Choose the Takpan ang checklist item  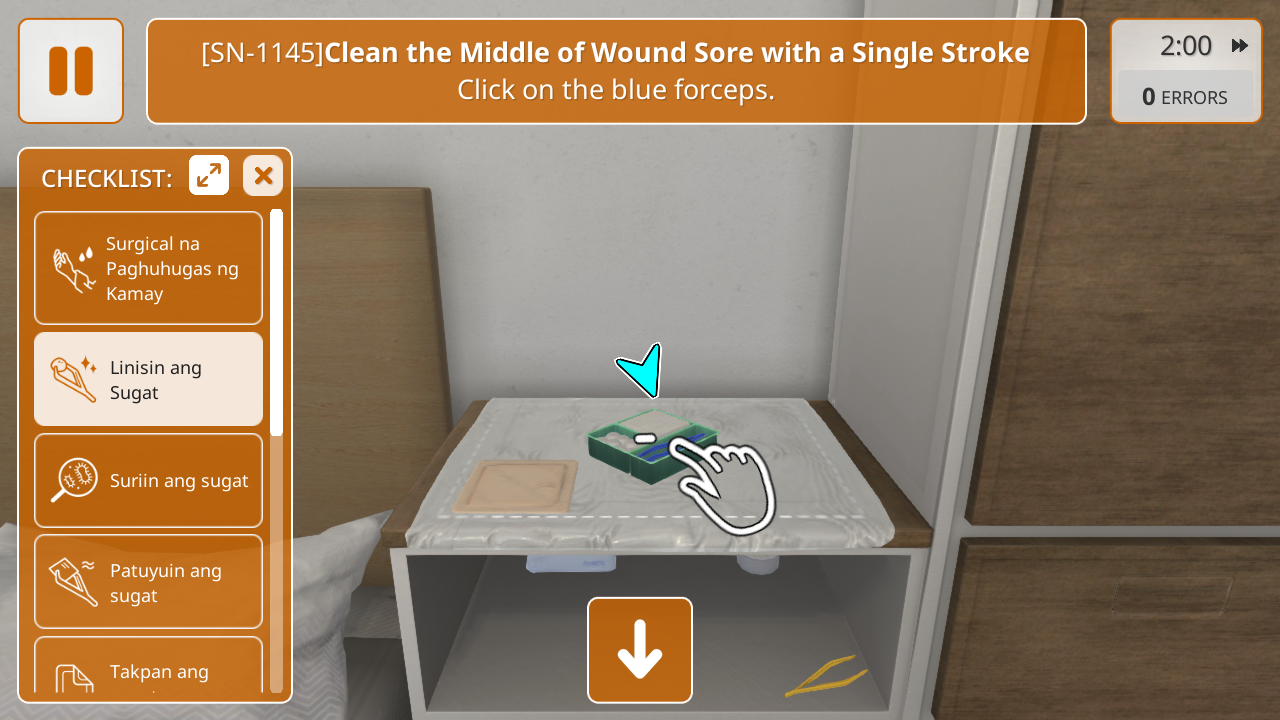pyautogui.click(x=148, y=668)
